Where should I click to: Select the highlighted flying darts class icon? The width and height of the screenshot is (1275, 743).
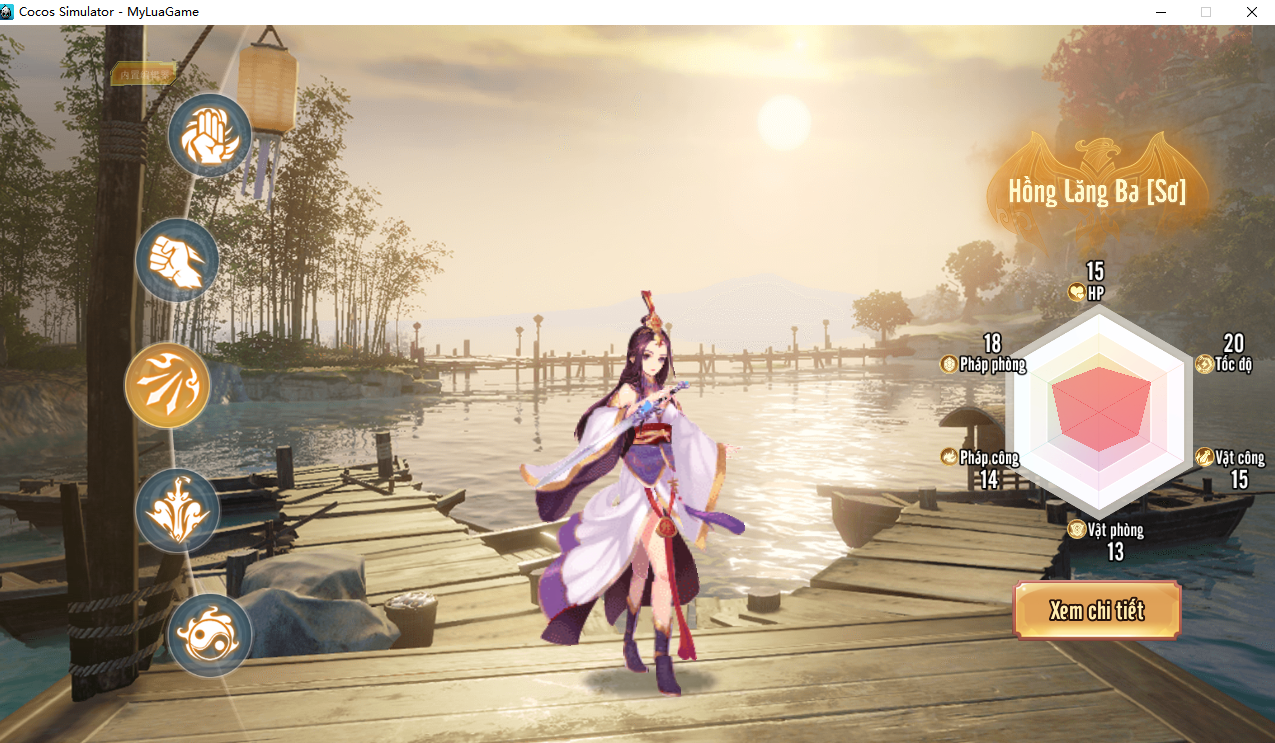(x=168, y=385)
